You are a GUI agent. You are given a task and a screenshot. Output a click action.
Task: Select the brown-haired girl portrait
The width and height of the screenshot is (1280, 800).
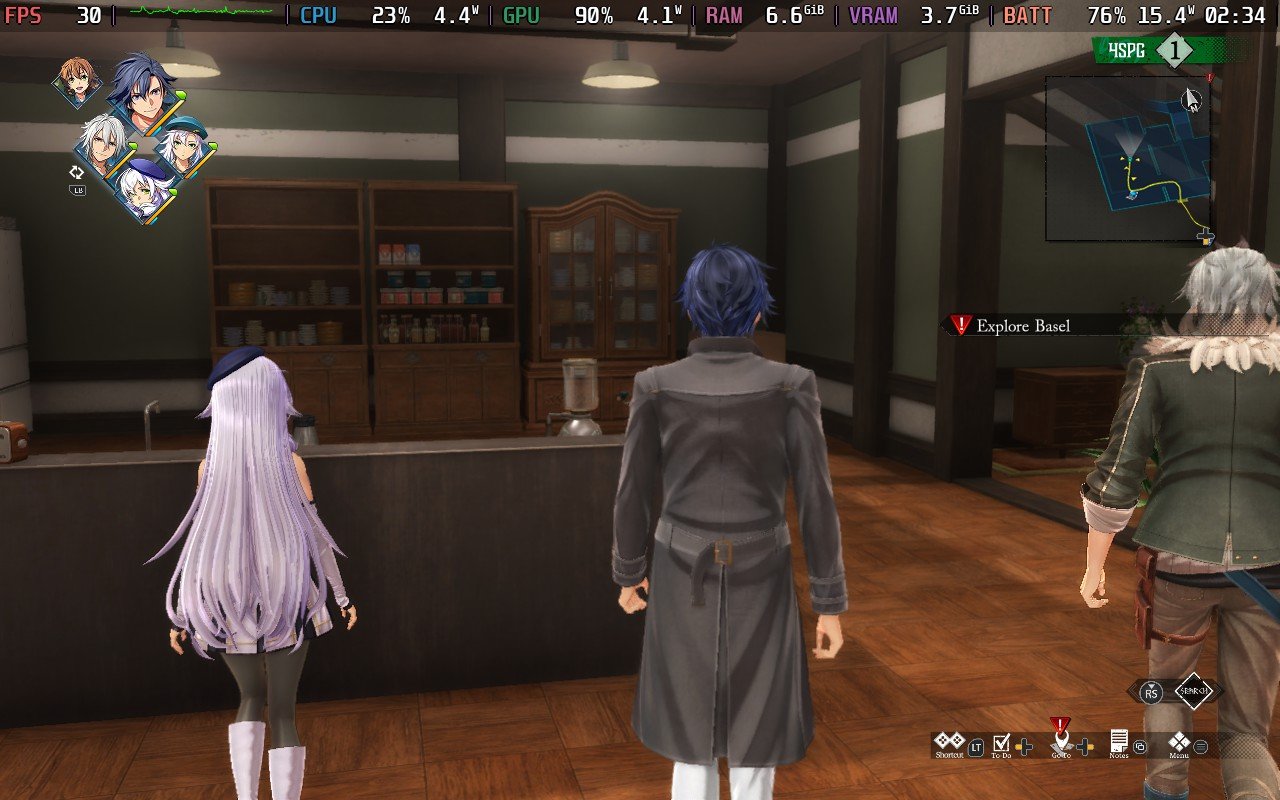click(x=76, y=82)
